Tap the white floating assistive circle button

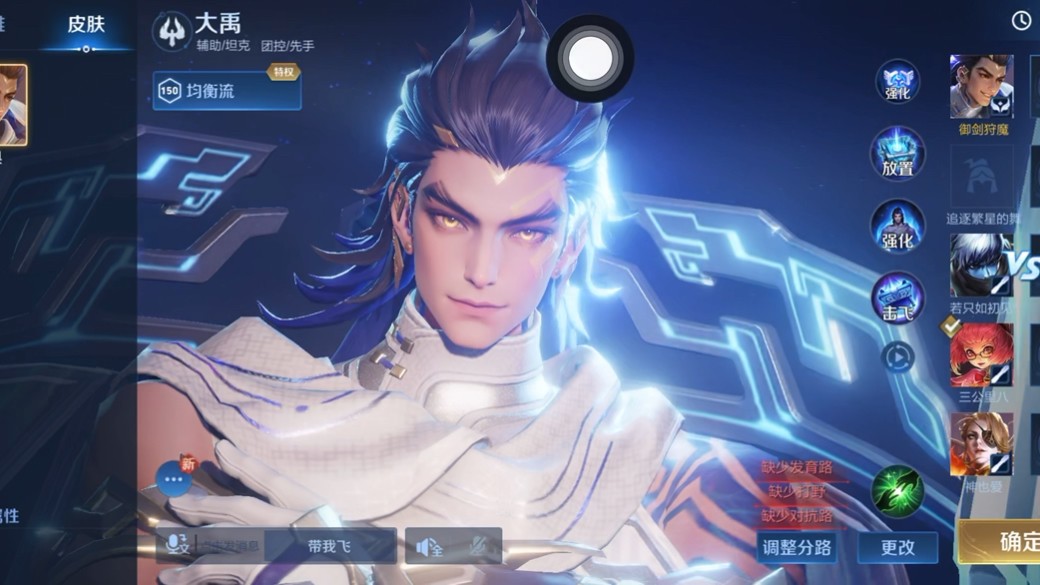tap(590, 58)
